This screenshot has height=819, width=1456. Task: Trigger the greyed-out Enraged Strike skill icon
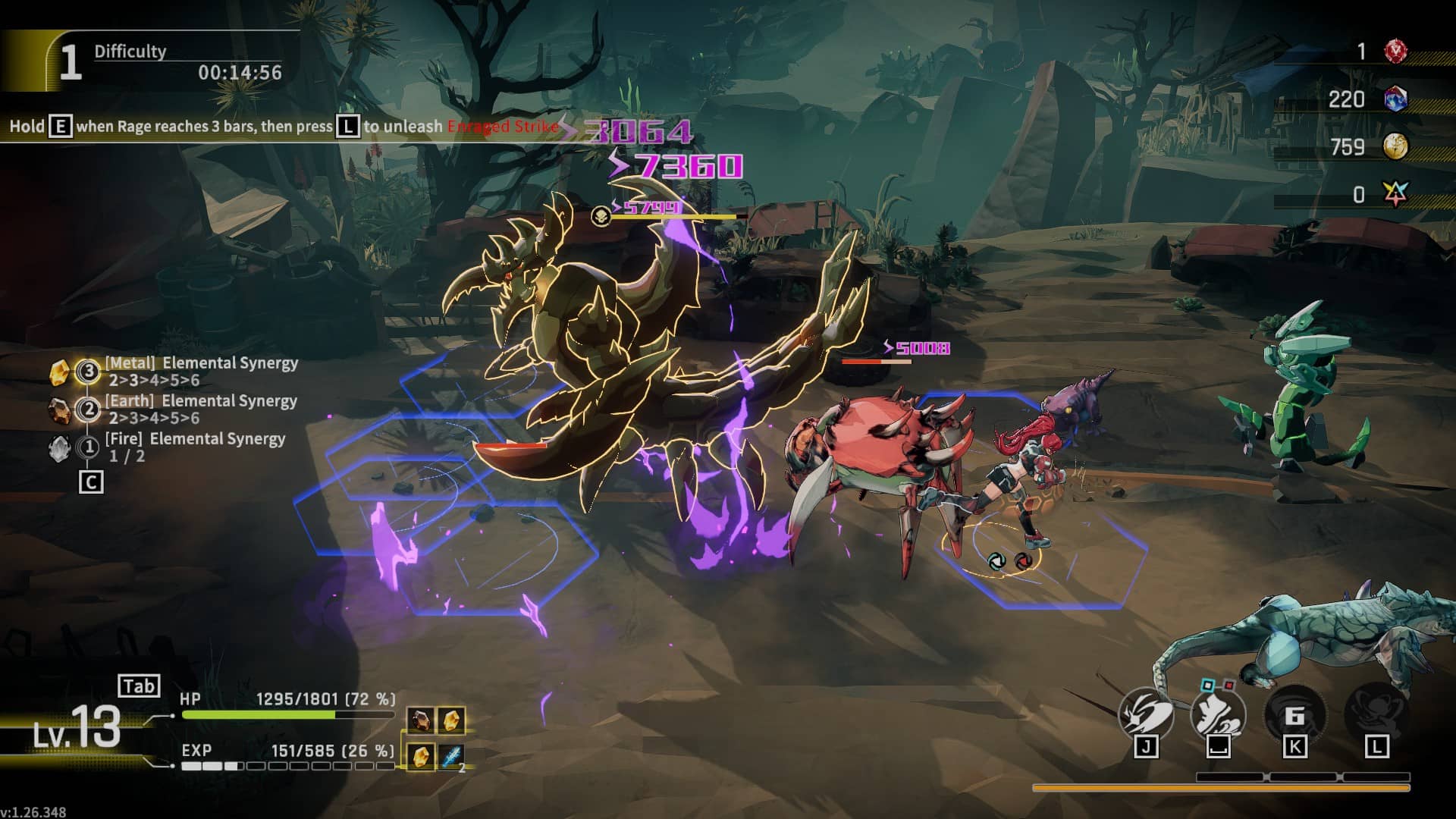tap(1376, 714)
